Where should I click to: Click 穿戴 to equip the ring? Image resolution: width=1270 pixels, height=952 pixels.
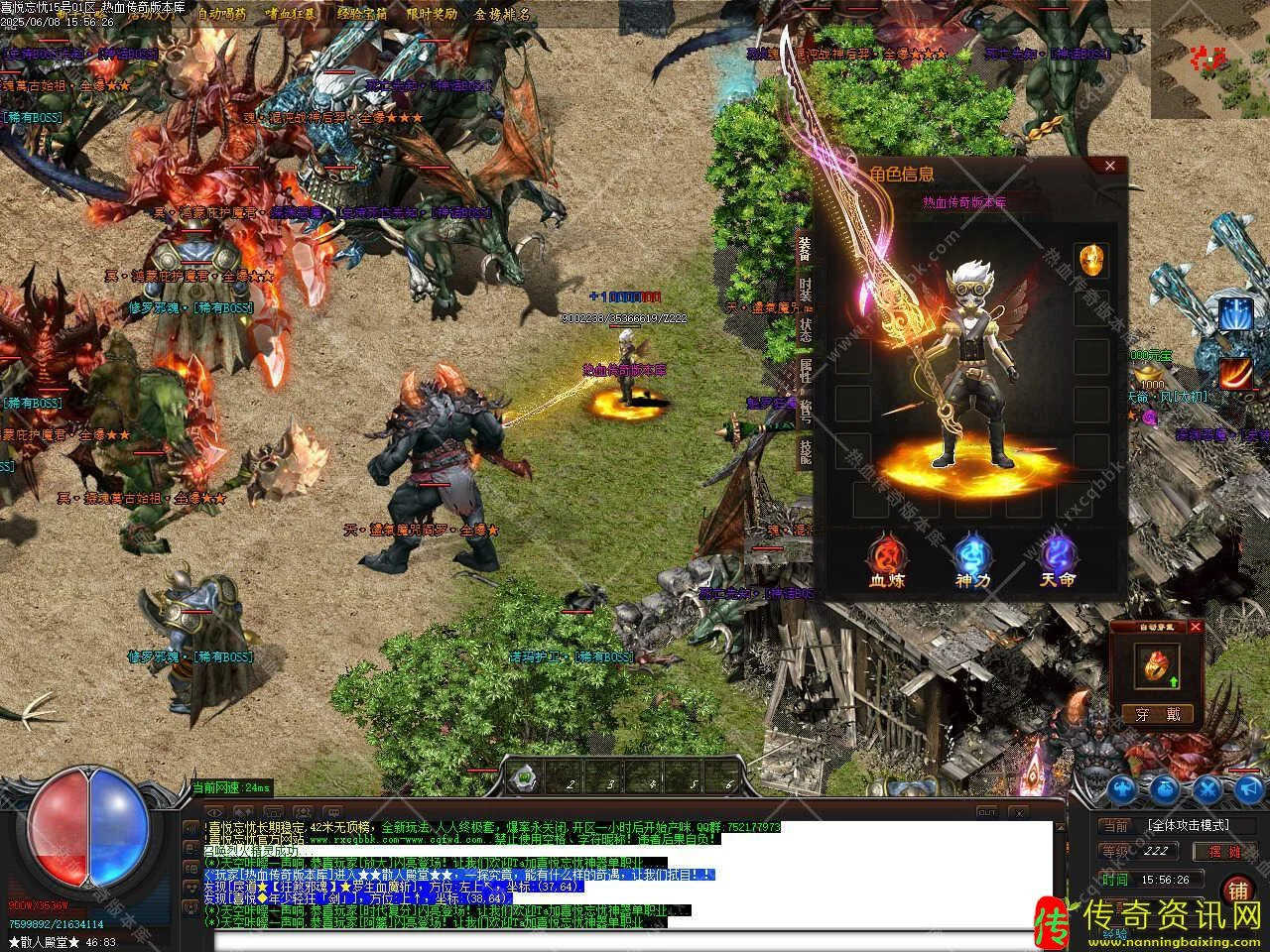click(1158, 714)
